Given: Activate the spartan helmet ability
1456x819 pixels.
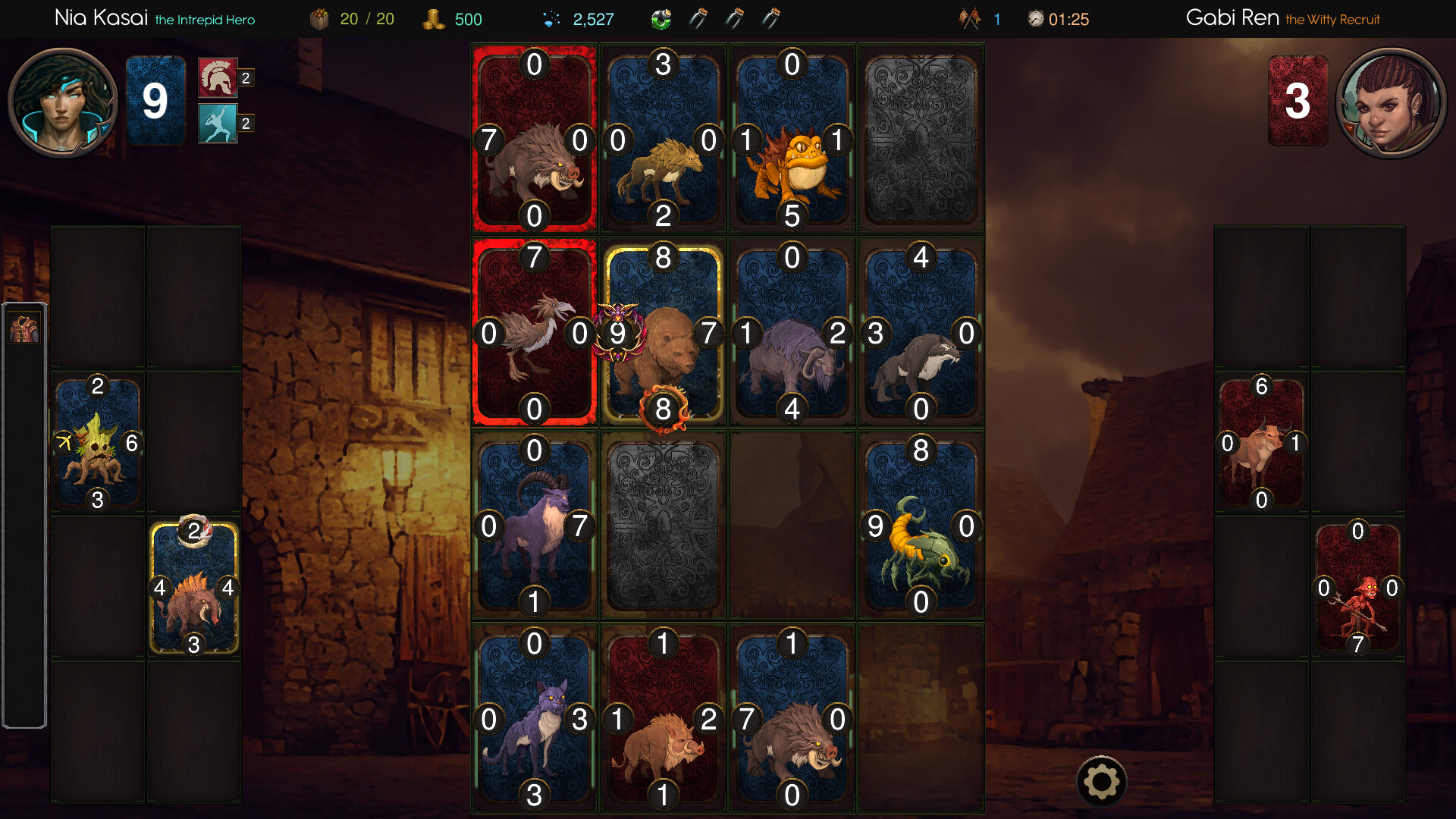Looking at the screenshot, I should (x=217, y=78).
